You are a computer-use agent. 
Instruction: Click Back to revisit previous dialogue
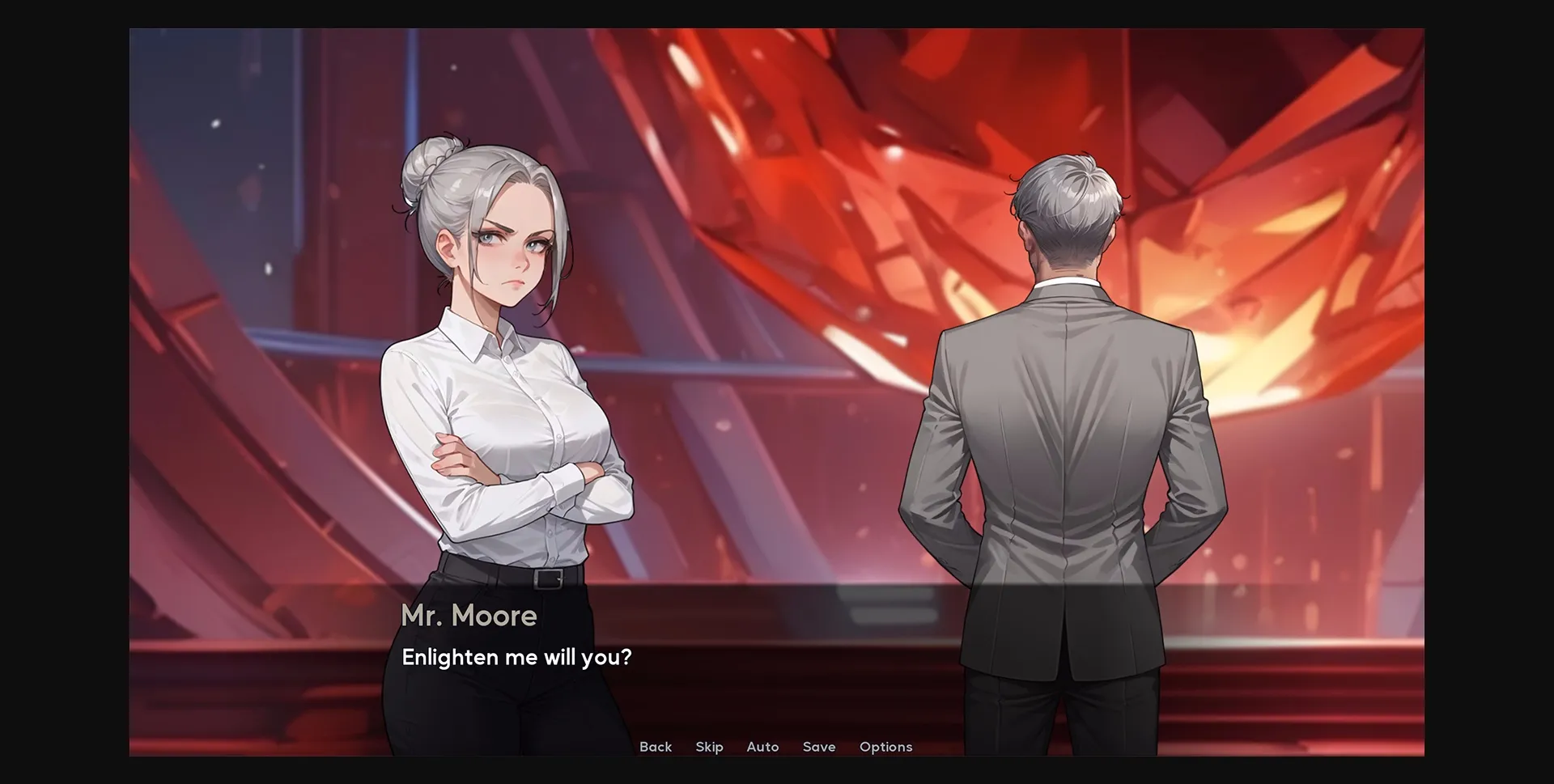(655, 747)
